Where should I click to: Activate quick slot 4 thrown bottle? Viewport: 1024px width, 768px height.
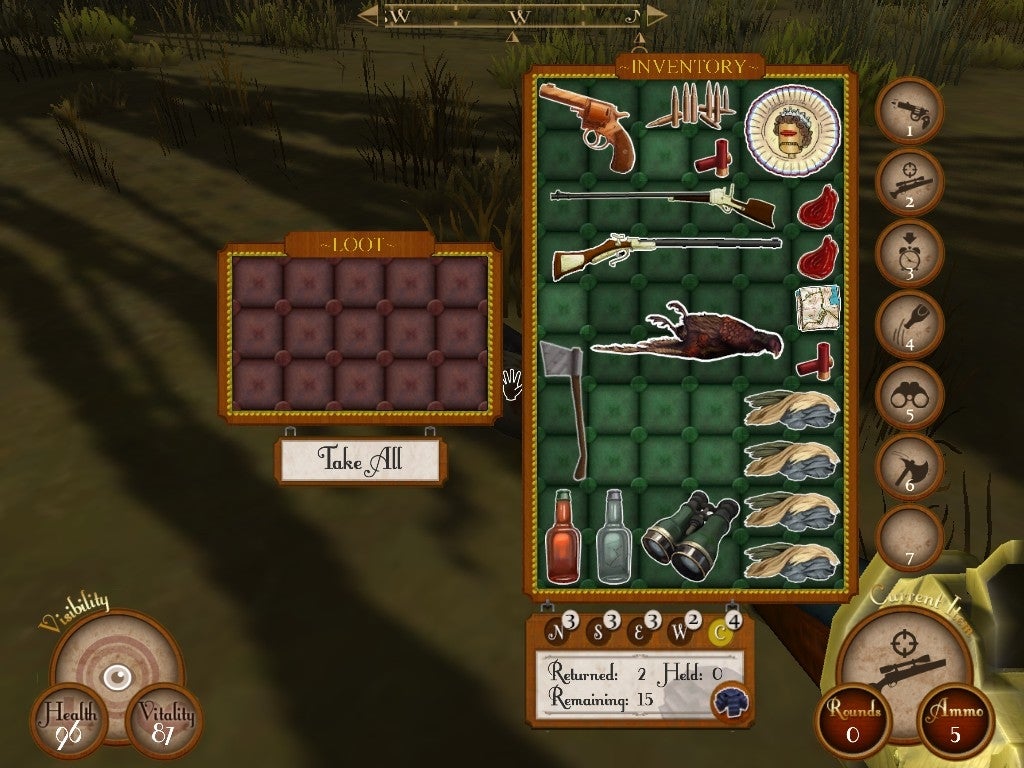pyautogui.click(x=909, y=324)
